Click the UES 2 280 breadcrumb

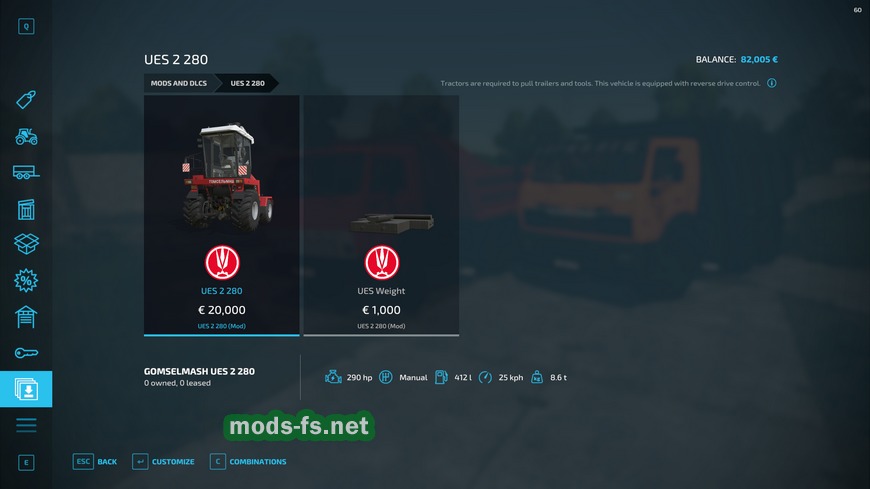(x=248, y=83)
